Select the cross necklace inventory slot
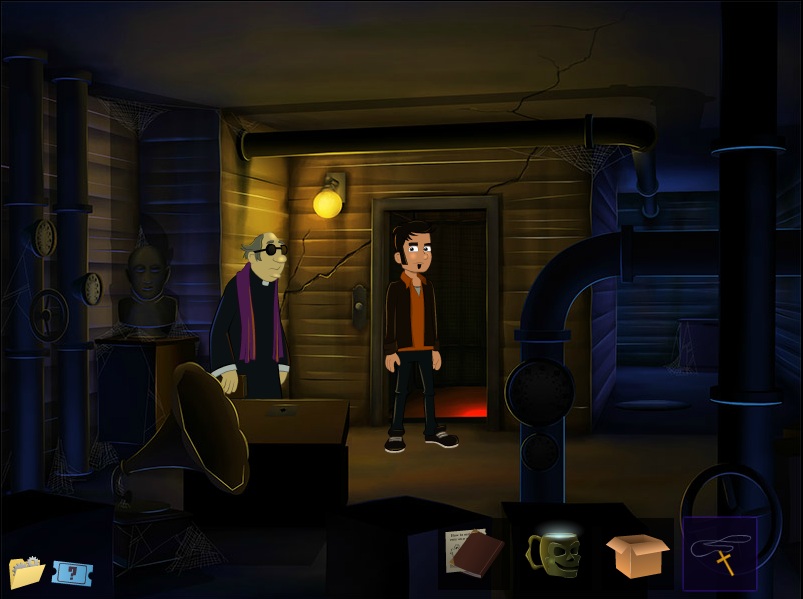This screenshot has height=599, width=803. coord(720,554)
